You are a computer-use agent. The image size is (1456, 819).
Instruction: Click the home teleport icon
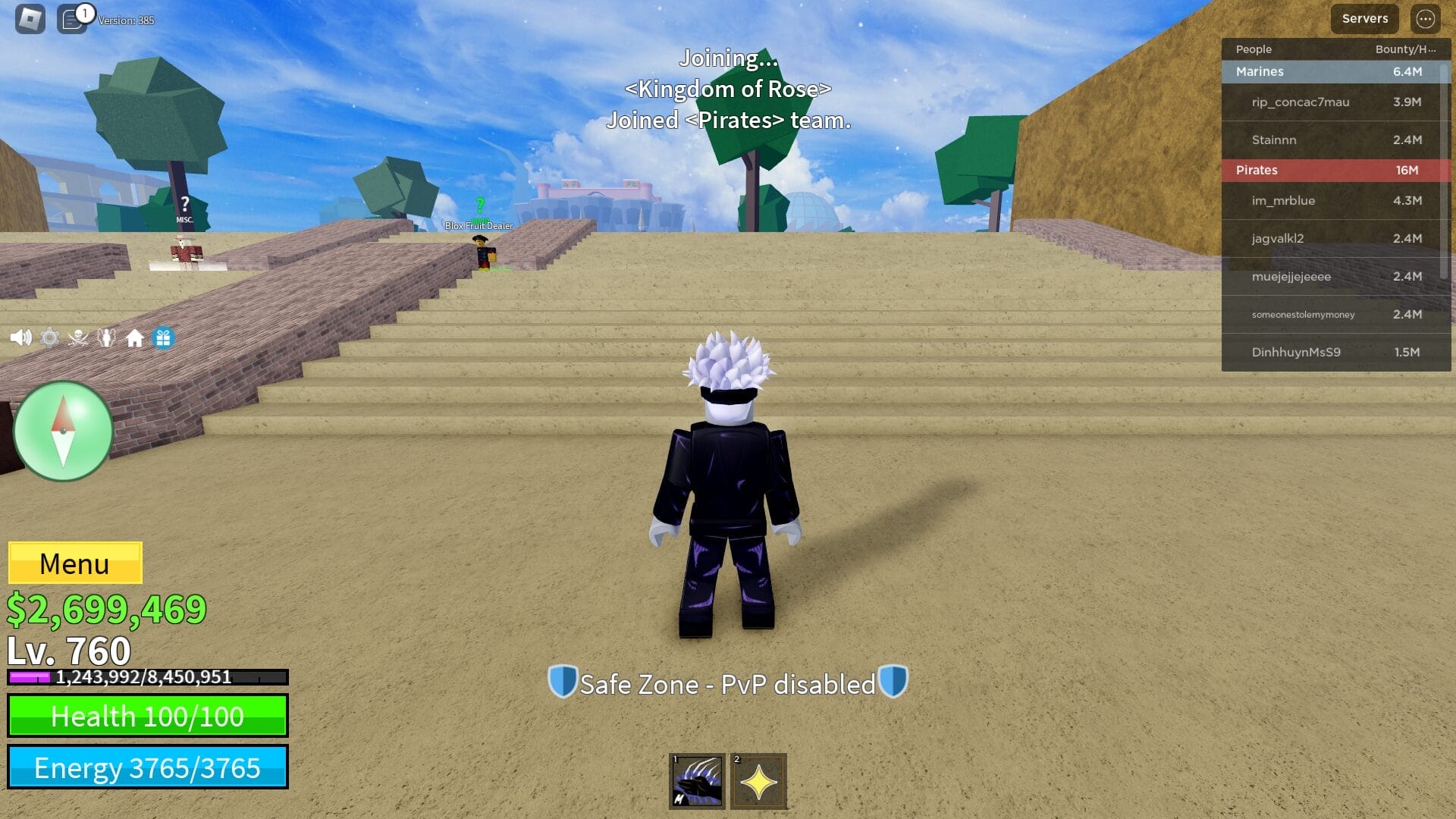[133, 339]
